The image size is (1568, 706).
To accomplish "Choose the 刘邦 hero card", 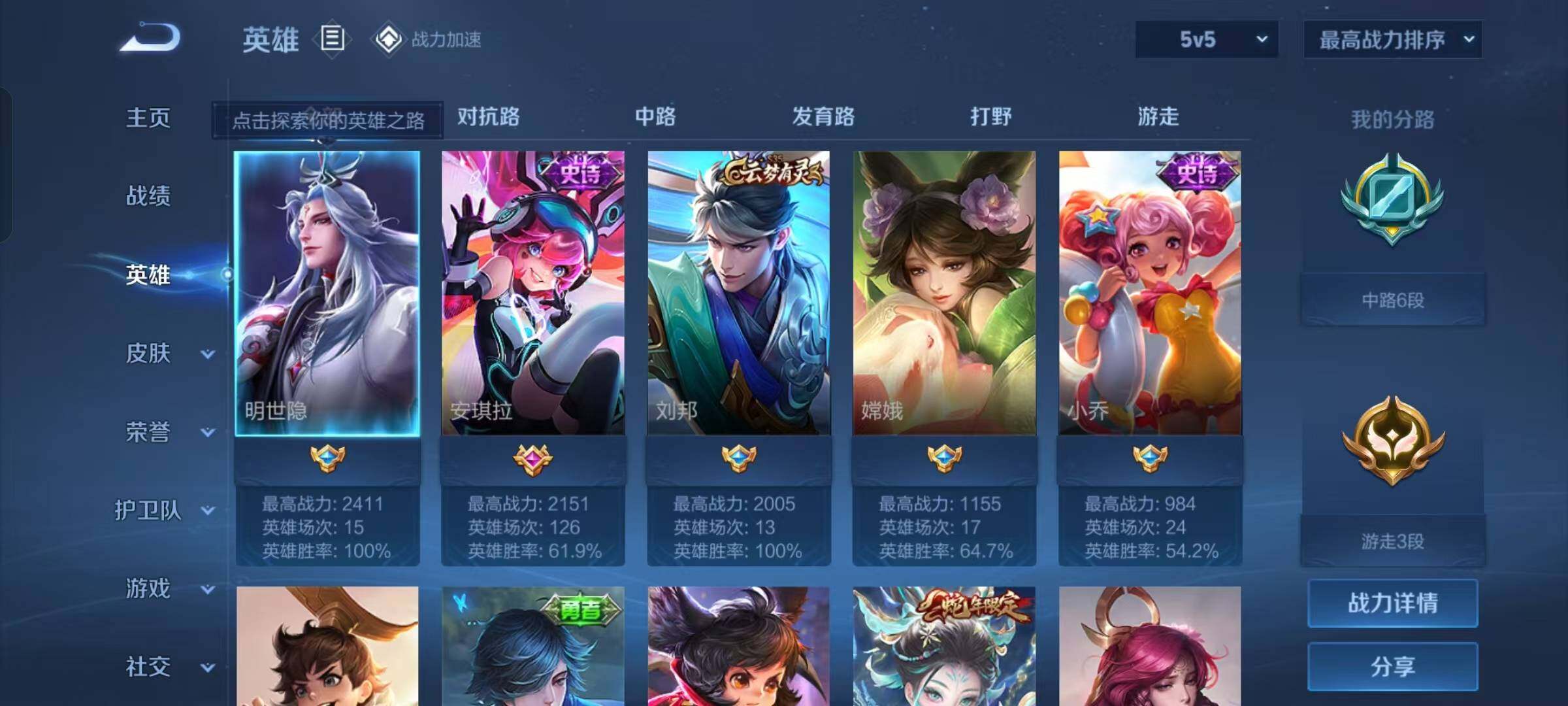I will 738,294.
